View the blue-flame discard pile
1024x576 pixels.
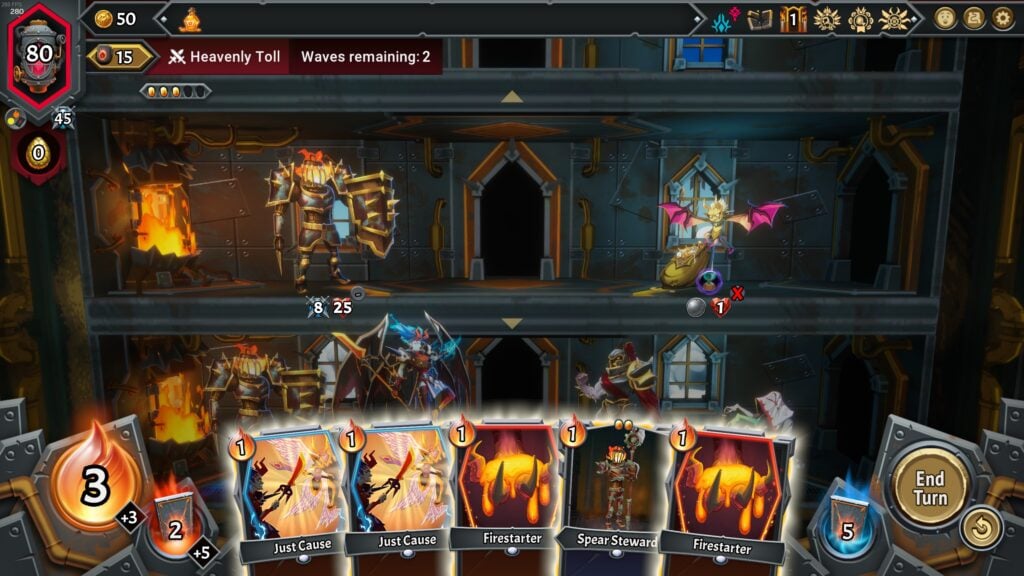(x=846, y=525)
